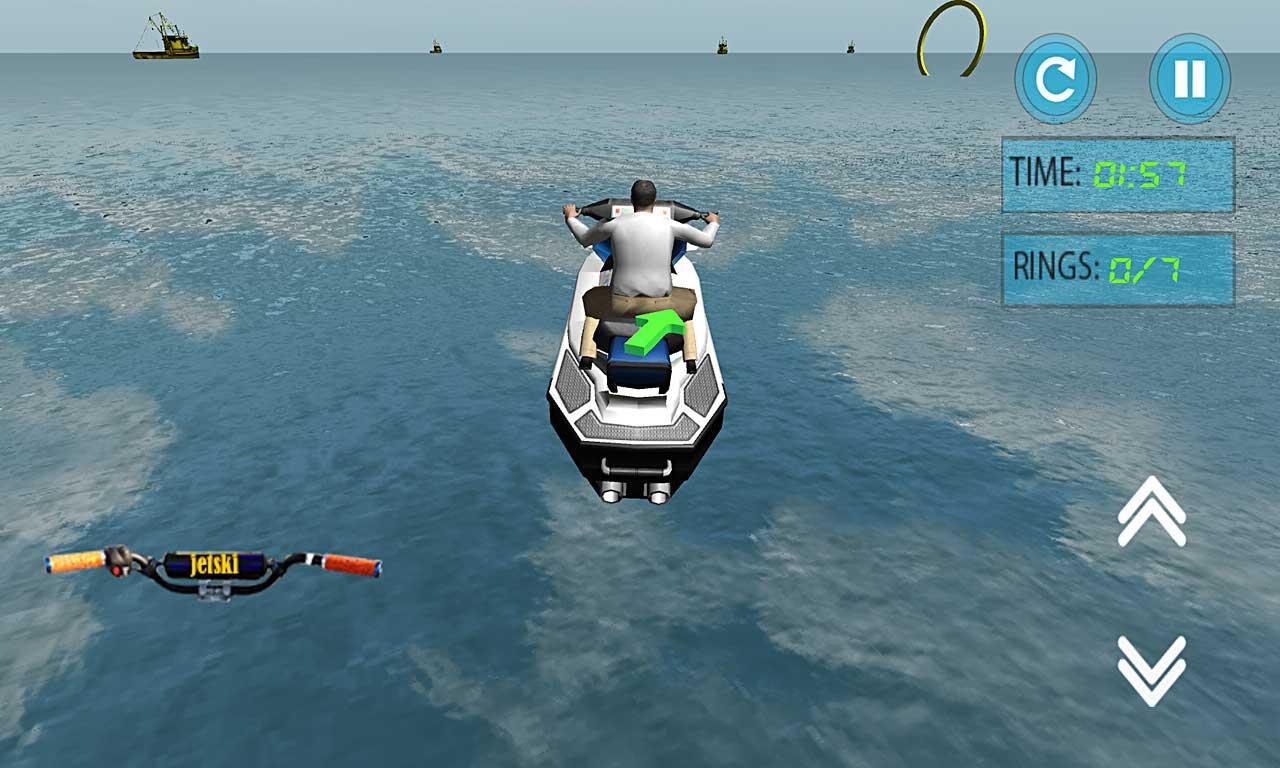
Task: Tap the yellow ring floating above the horizon
Action: [x=952, y=38]
